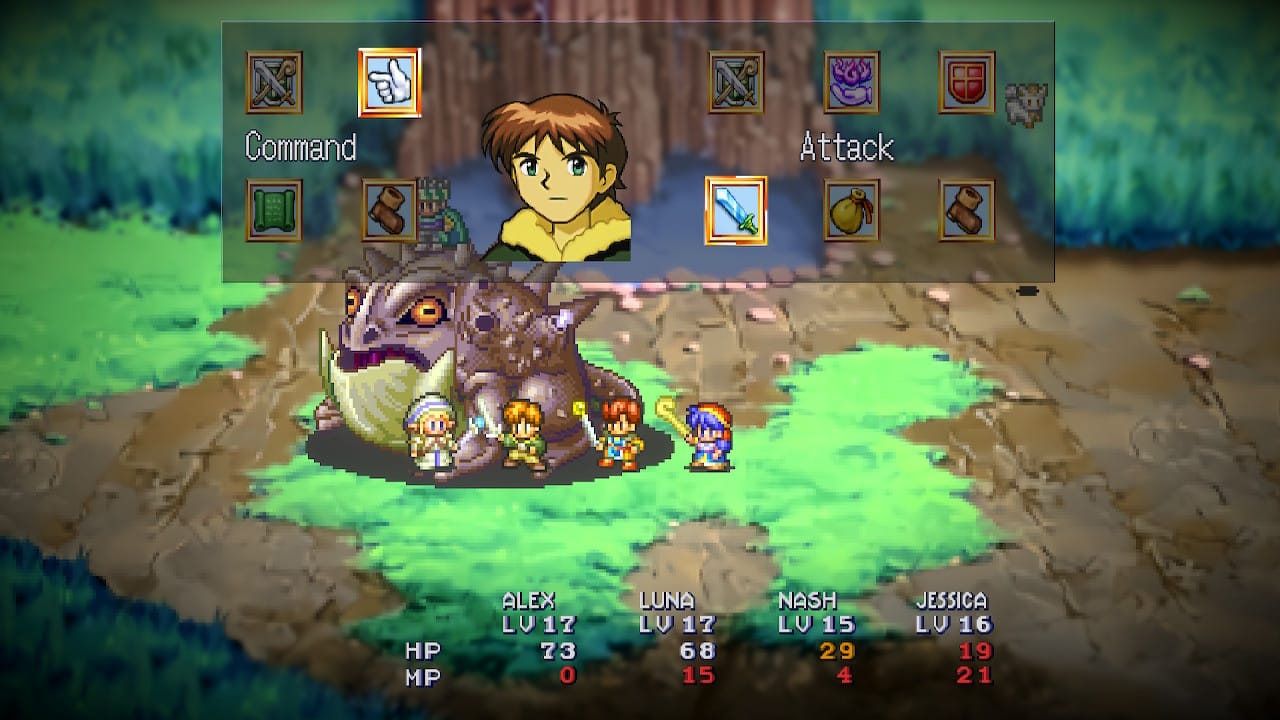Image resolution: width=1280 pixels, height=720 pixels.
Task: Click the Attack menu label
Action: point(846,148)
